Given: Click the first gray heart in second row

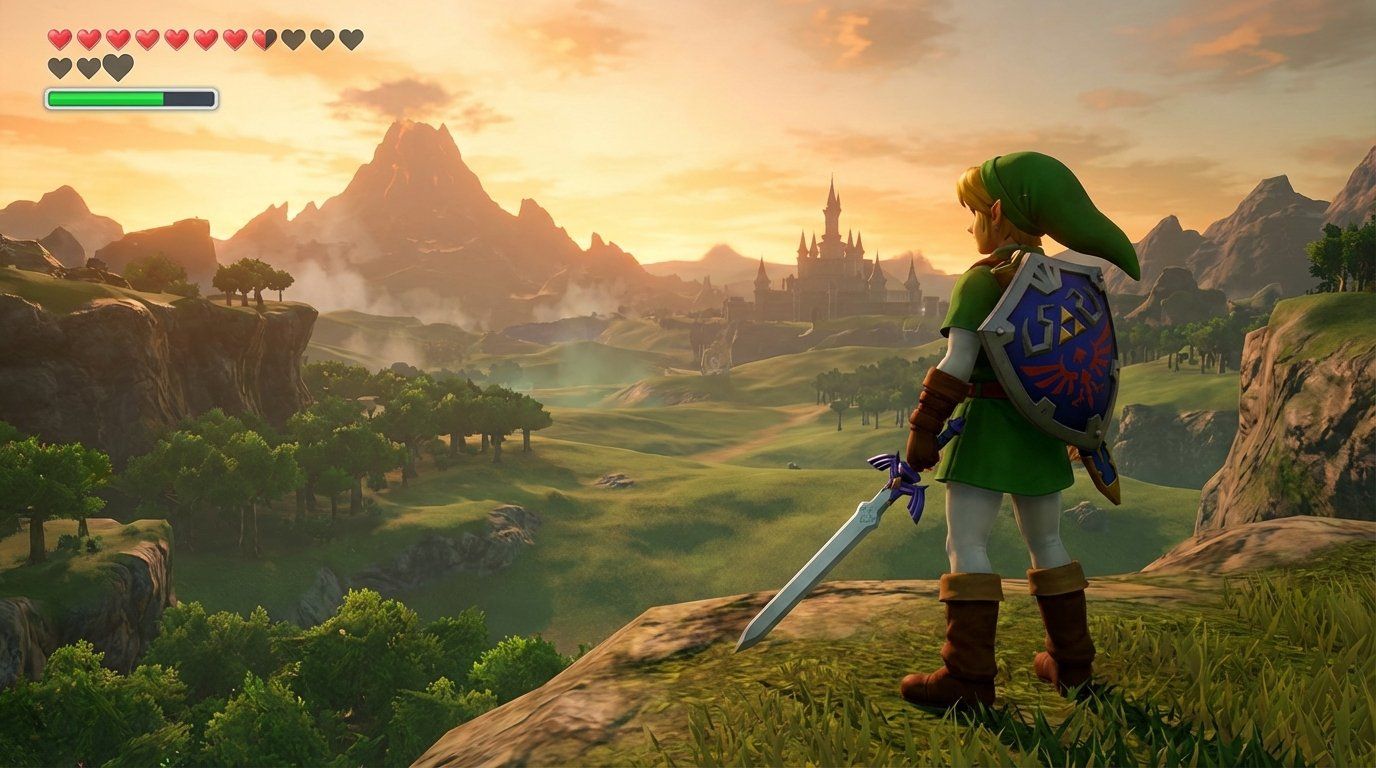Looking at the screenshot, I should point(60,64).
